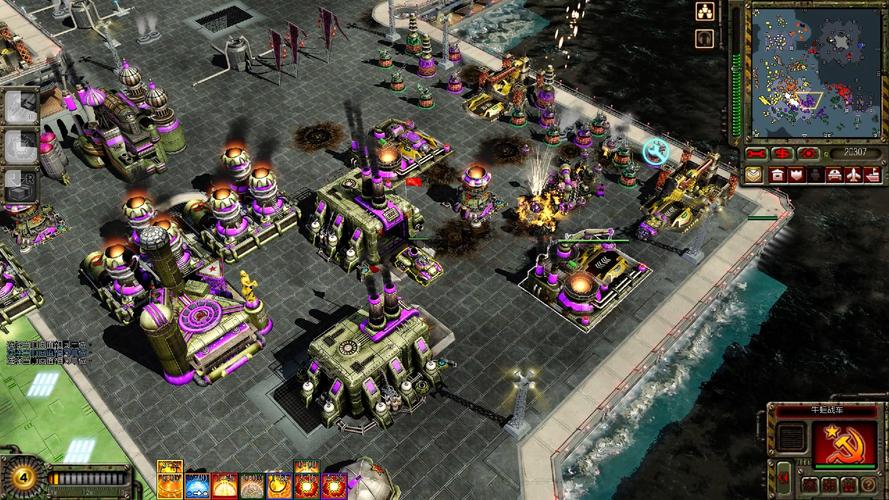889x500 pixels.
Task: Switch to the vehicles production tab
Action: pos(832,175)
